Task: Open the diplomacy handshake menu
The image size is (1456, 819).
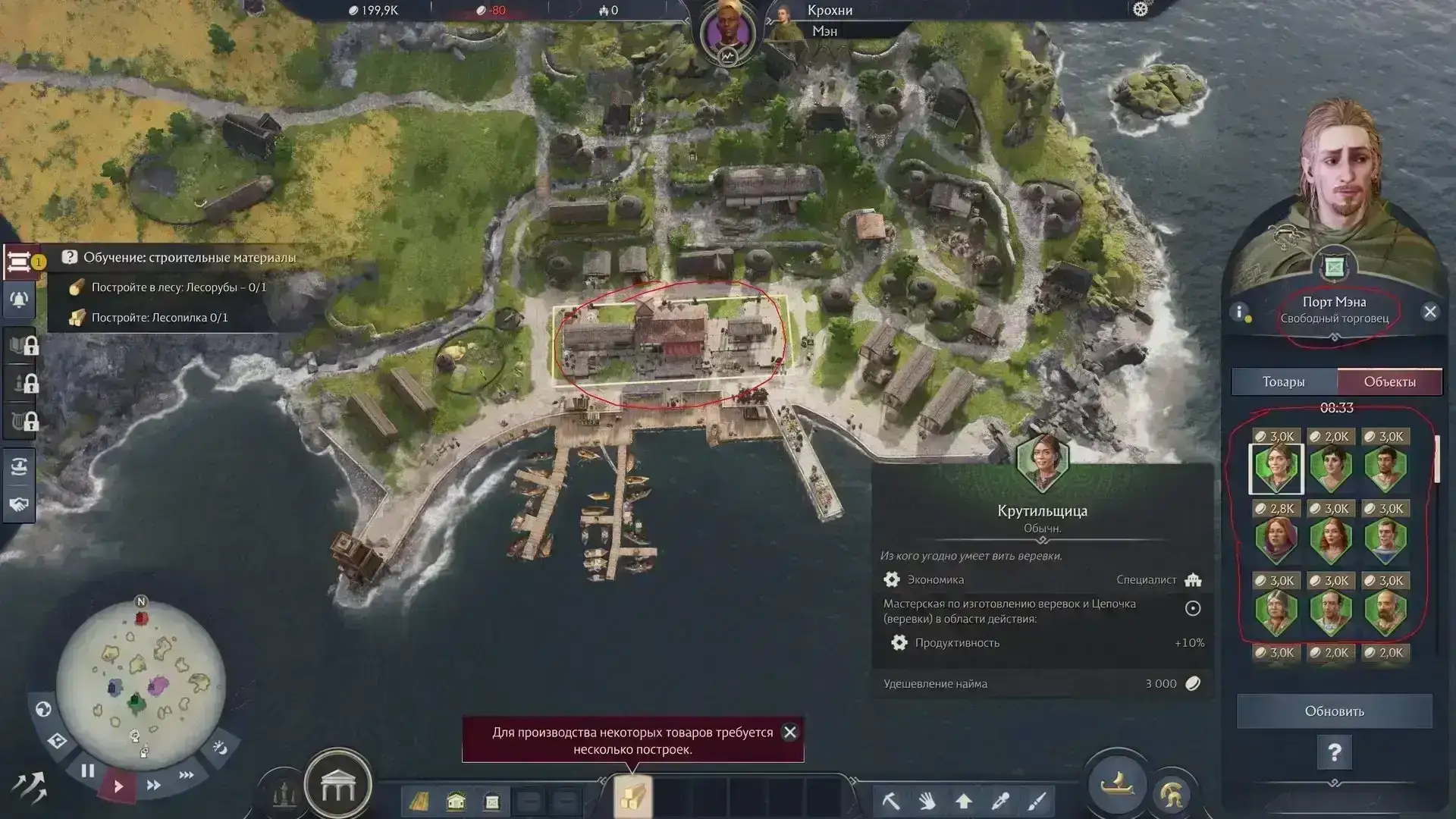Action: 19,504
